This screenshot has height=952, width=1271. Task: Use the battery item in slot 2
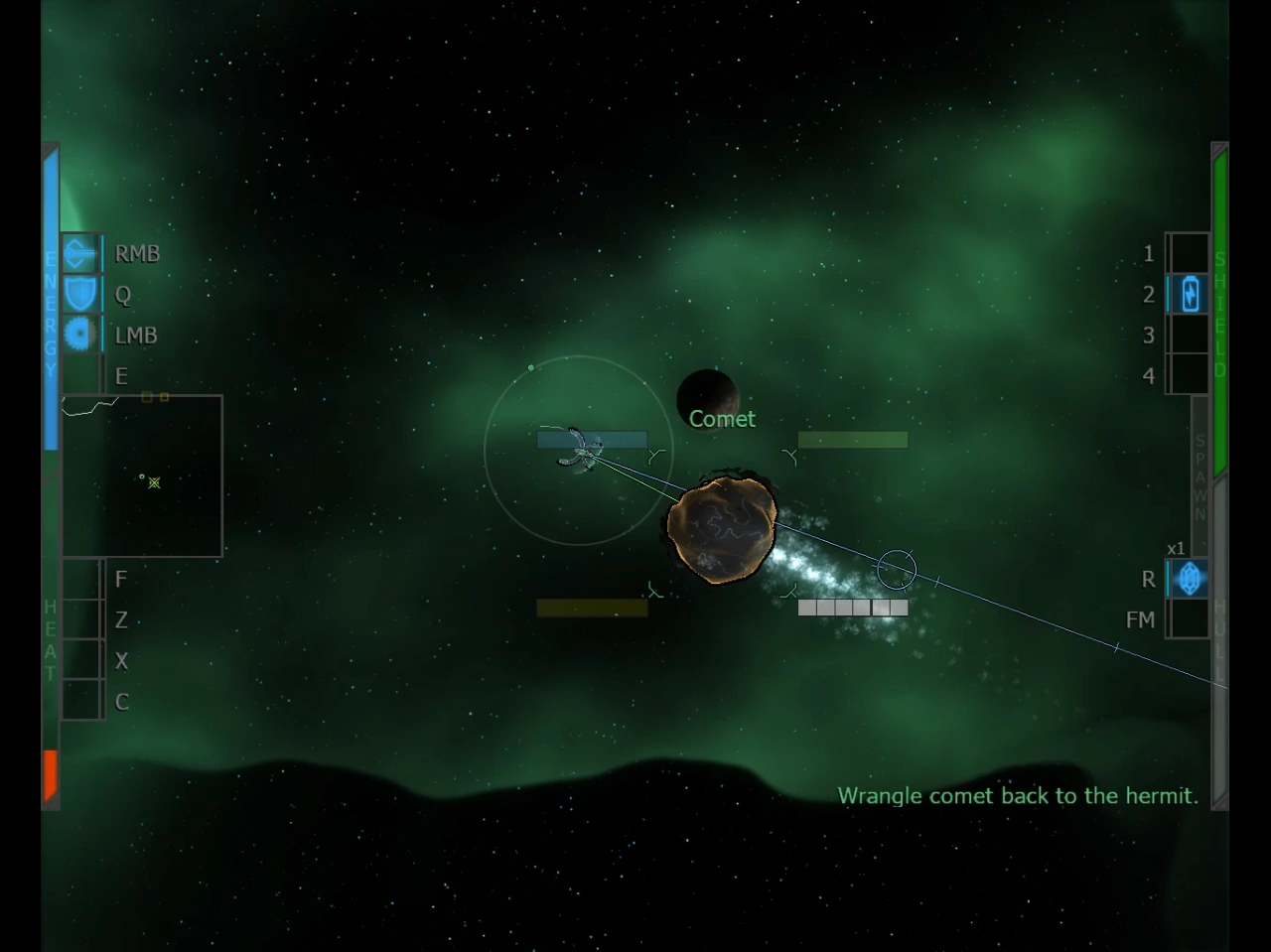coord(1189,295)
